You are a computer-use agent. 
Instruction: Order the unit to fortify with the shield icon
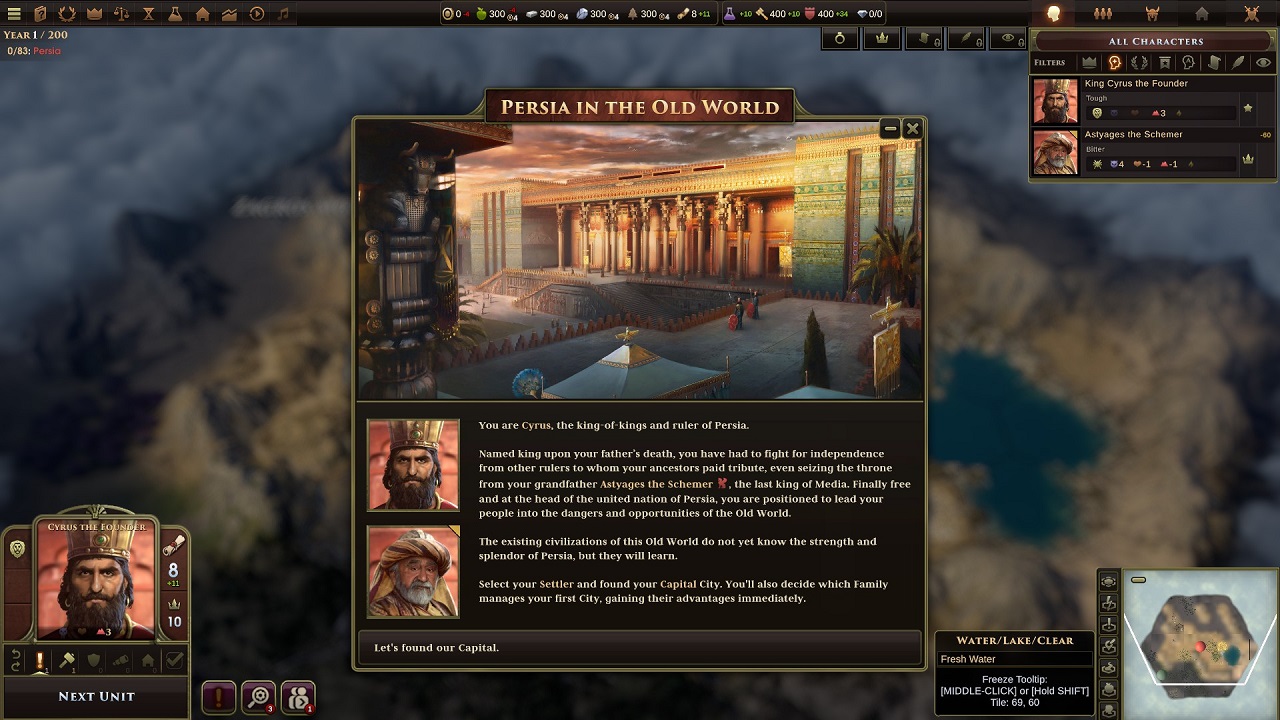click(93, 660)
